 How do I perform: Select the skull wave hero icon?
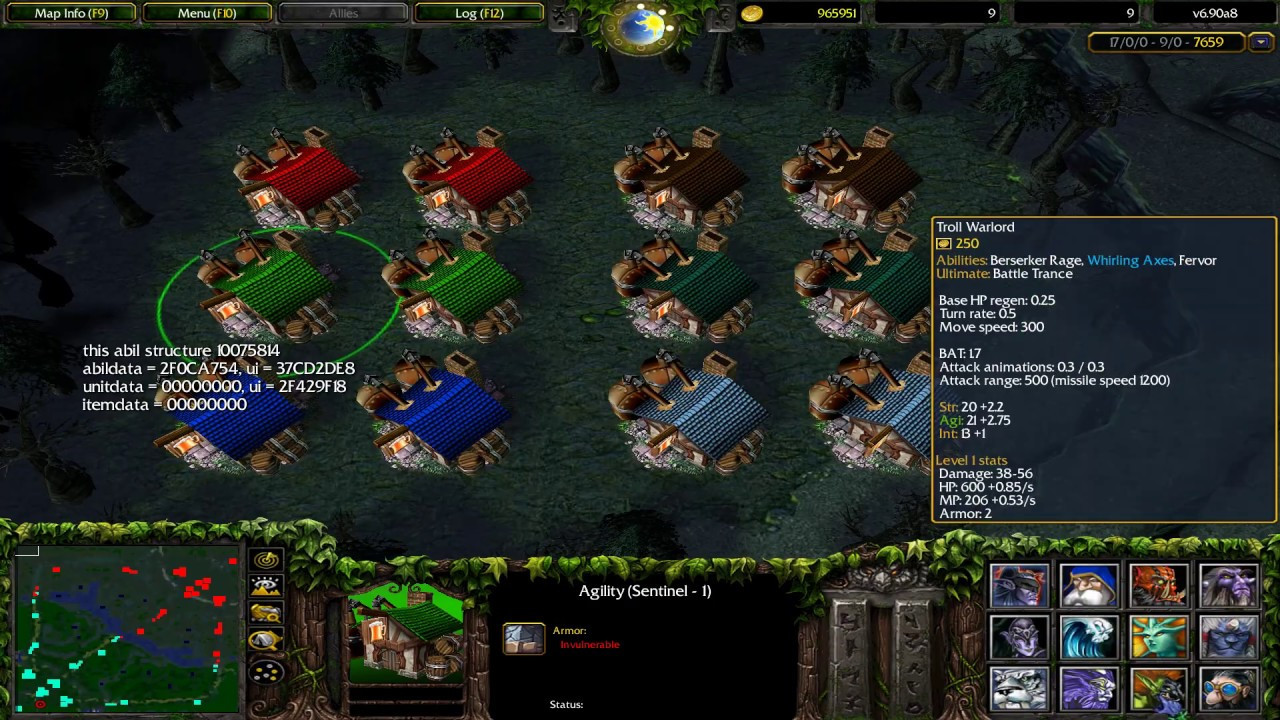[x=1089, y=637]
